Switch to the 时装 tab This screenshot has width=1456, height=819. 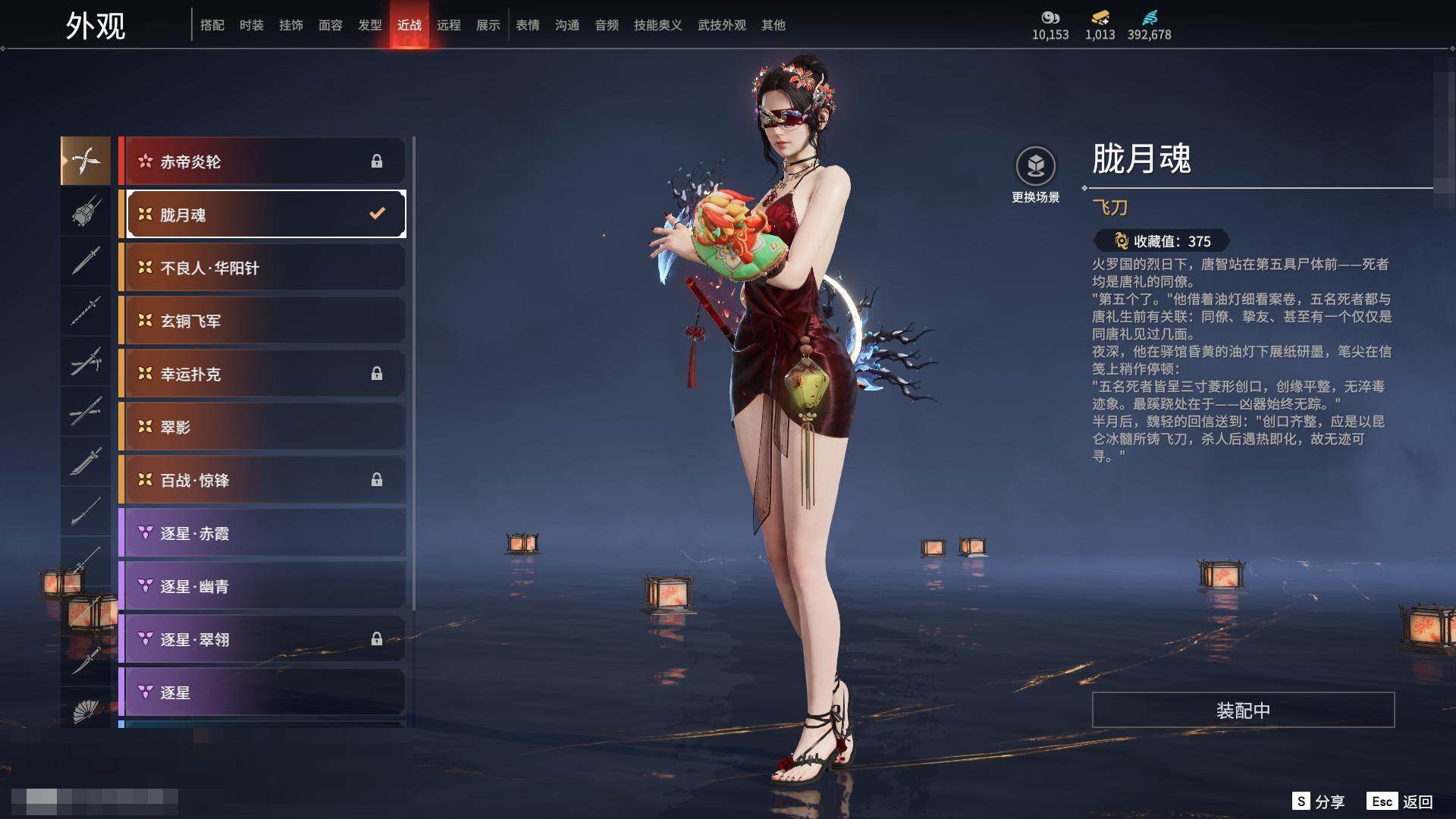(251, 25)
